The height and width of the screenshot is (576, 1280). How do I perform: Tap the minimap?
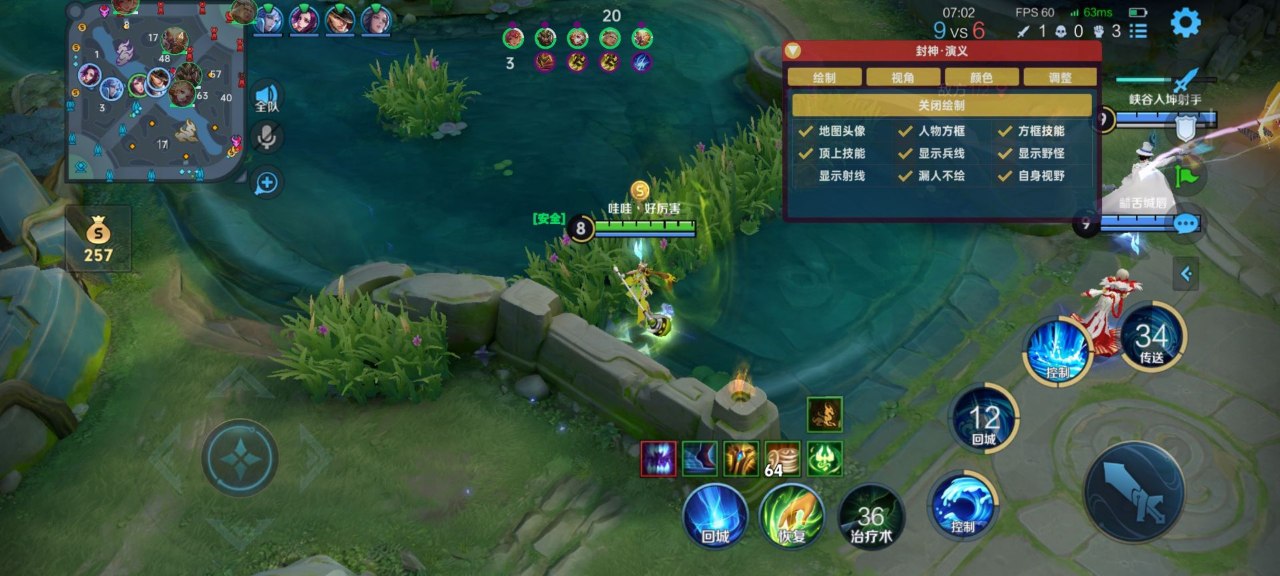point(155,90)
